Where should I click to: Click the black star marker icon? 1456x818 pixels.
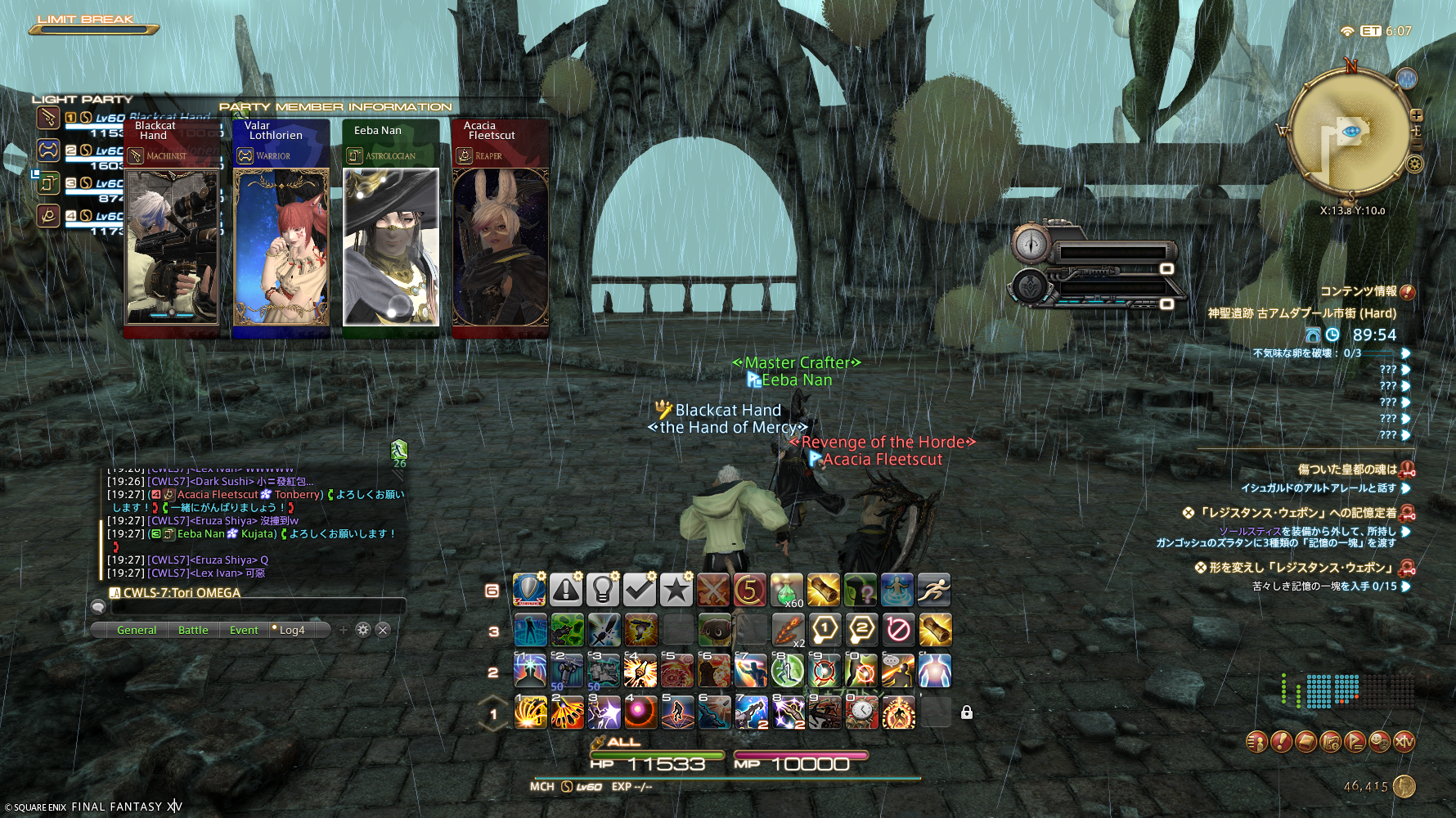[x=676, y=590]
